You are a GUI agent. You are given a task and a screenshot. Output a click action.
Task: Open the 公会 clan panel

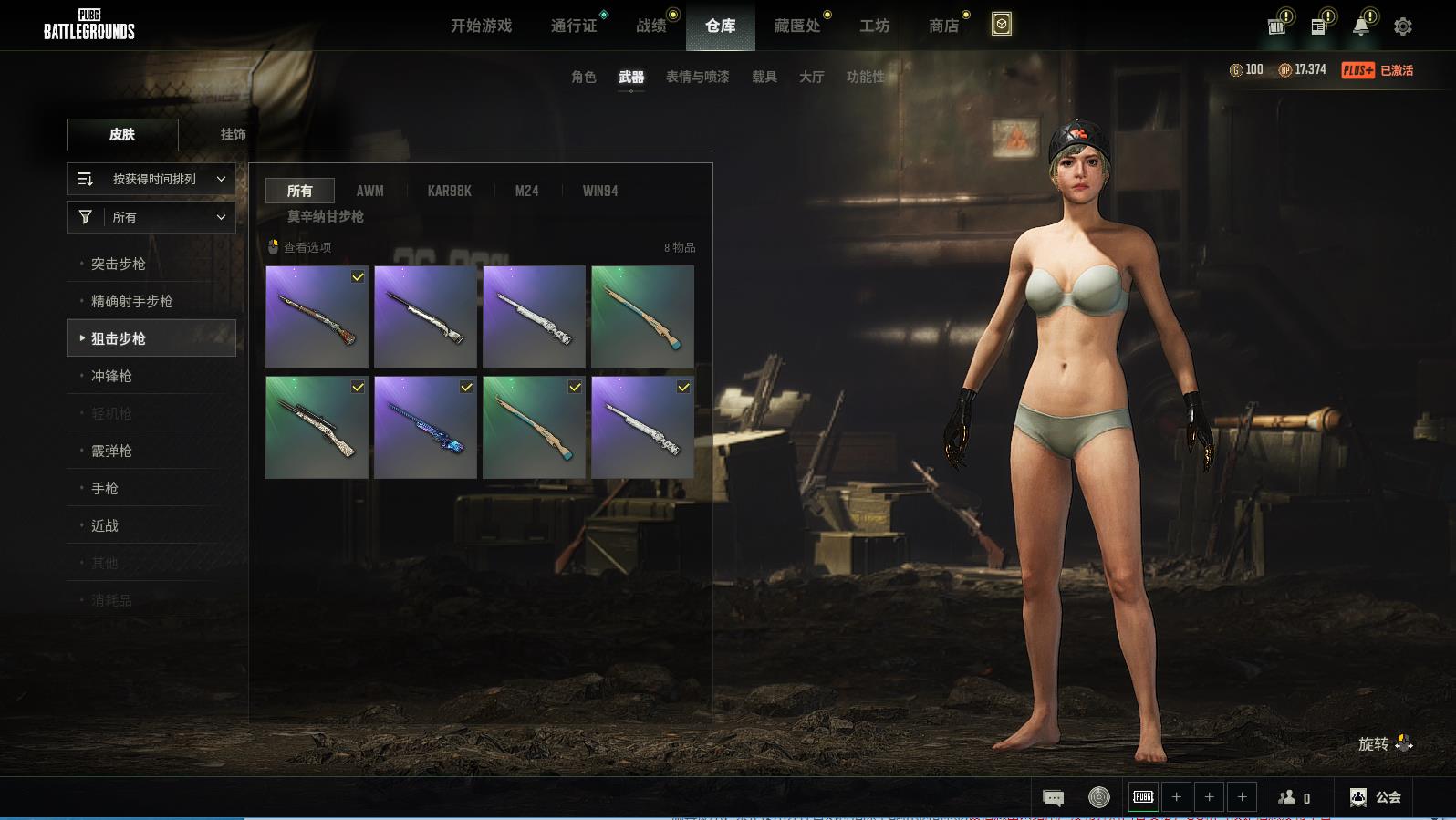(1376, 797)
